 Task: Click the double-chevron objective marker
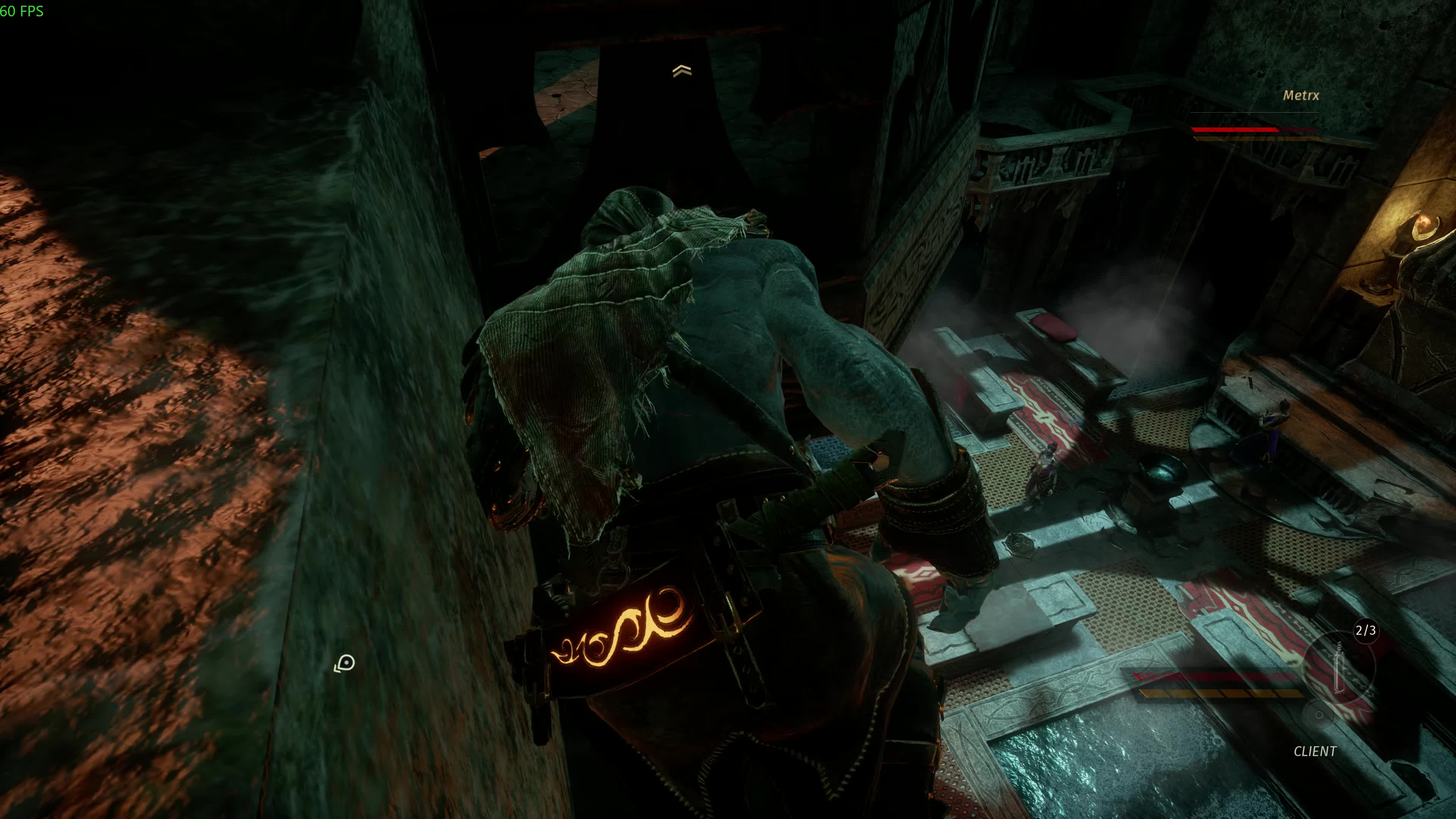[682, 71]
